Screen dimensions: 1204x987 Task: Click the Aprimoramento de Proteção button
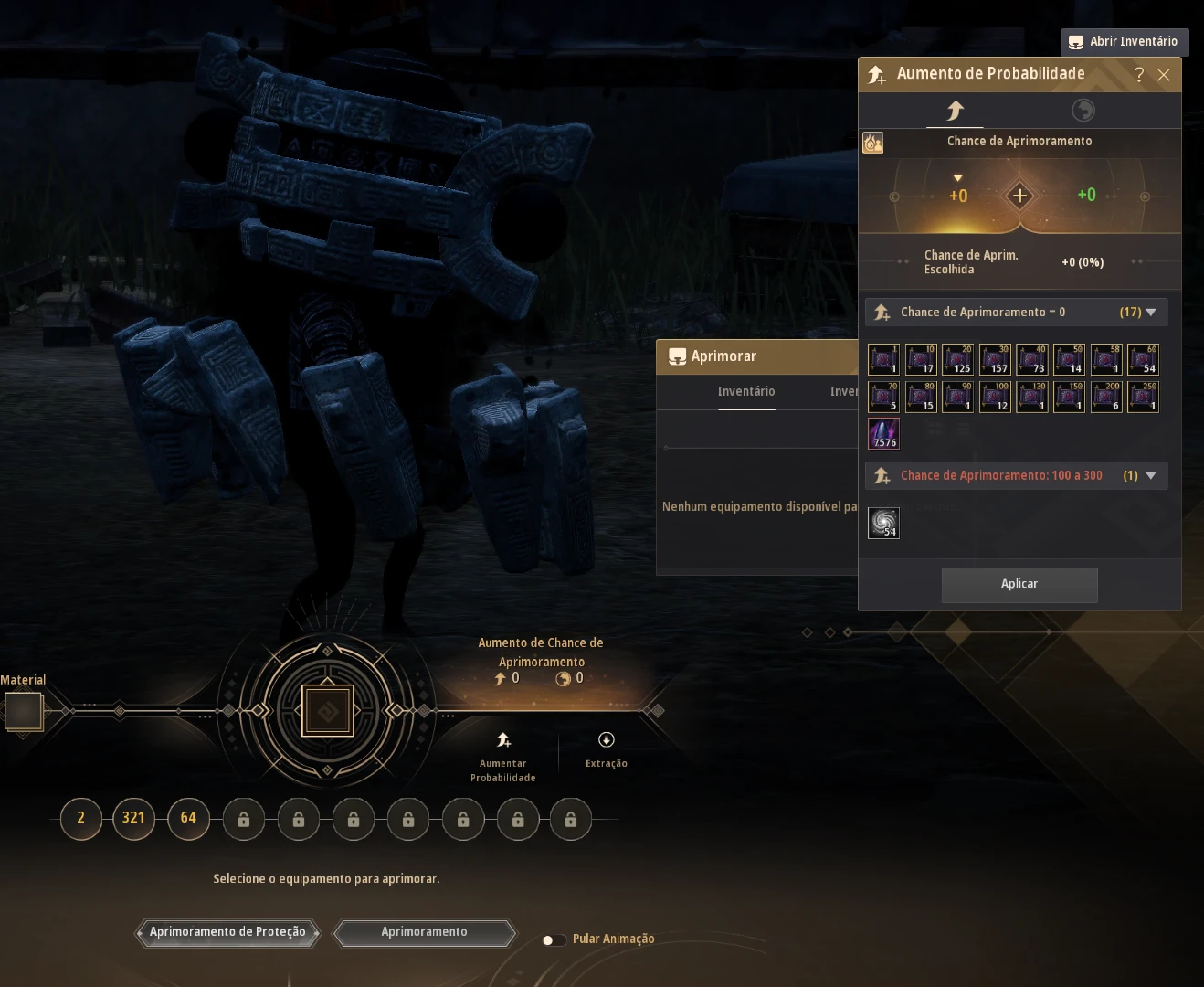tap(227, 932)
